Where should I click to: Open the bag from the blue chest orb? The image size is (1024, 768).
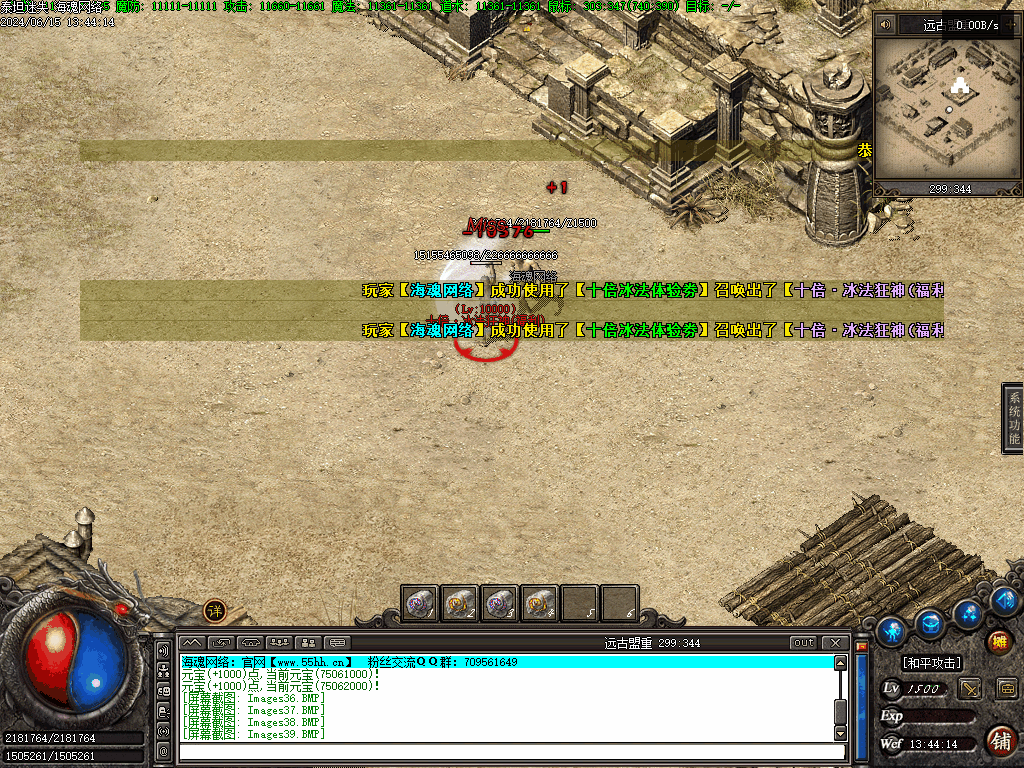point(930,623)
